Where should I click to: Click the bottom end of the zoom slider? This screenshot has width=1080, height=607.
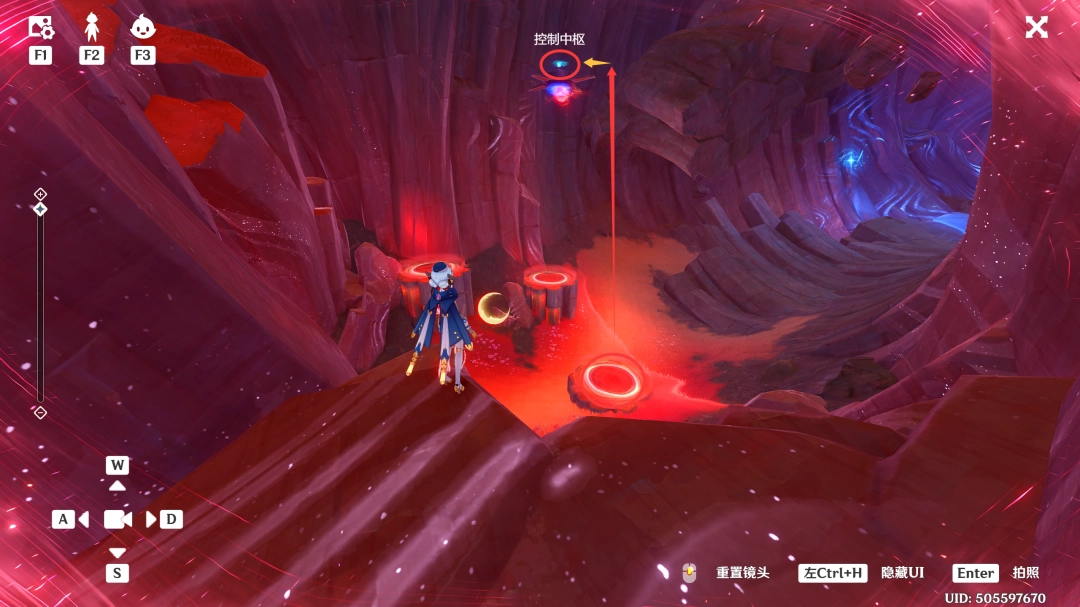tap(40, 412)
